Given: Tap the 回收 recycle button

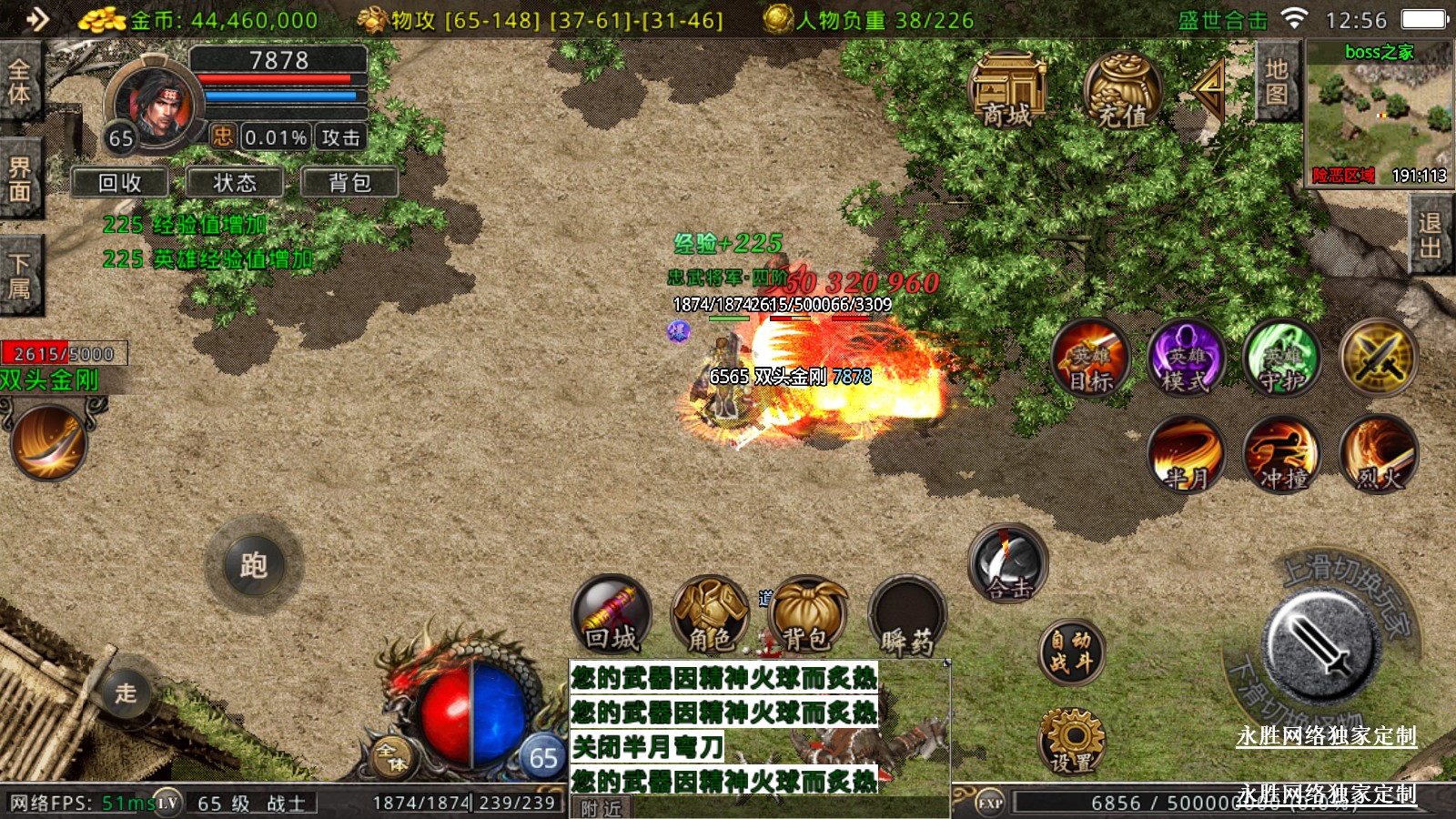Looking at the screenshot, I should pyautogui.click(x=120, y=183).
